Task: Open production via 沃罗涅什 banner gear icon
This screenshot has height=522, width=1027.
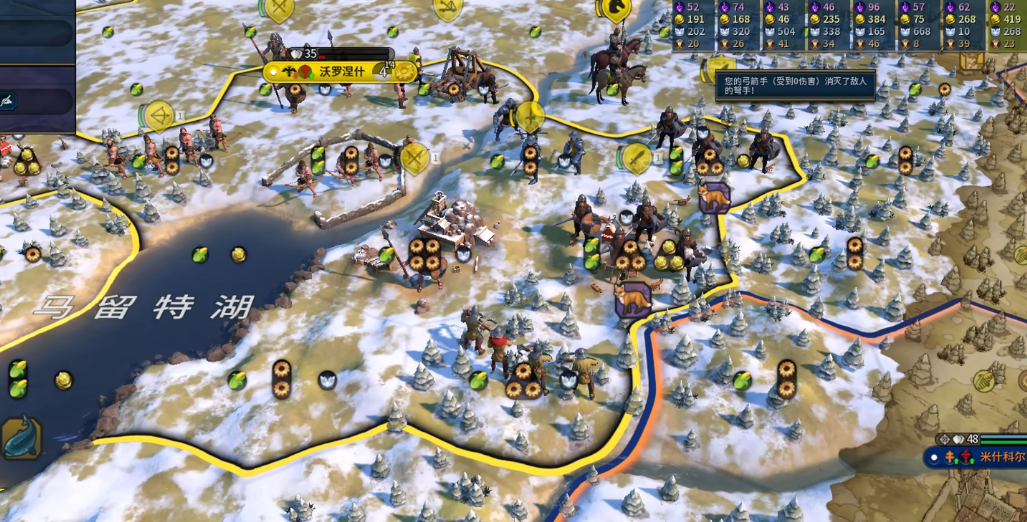Action: (x=403, y=72)
